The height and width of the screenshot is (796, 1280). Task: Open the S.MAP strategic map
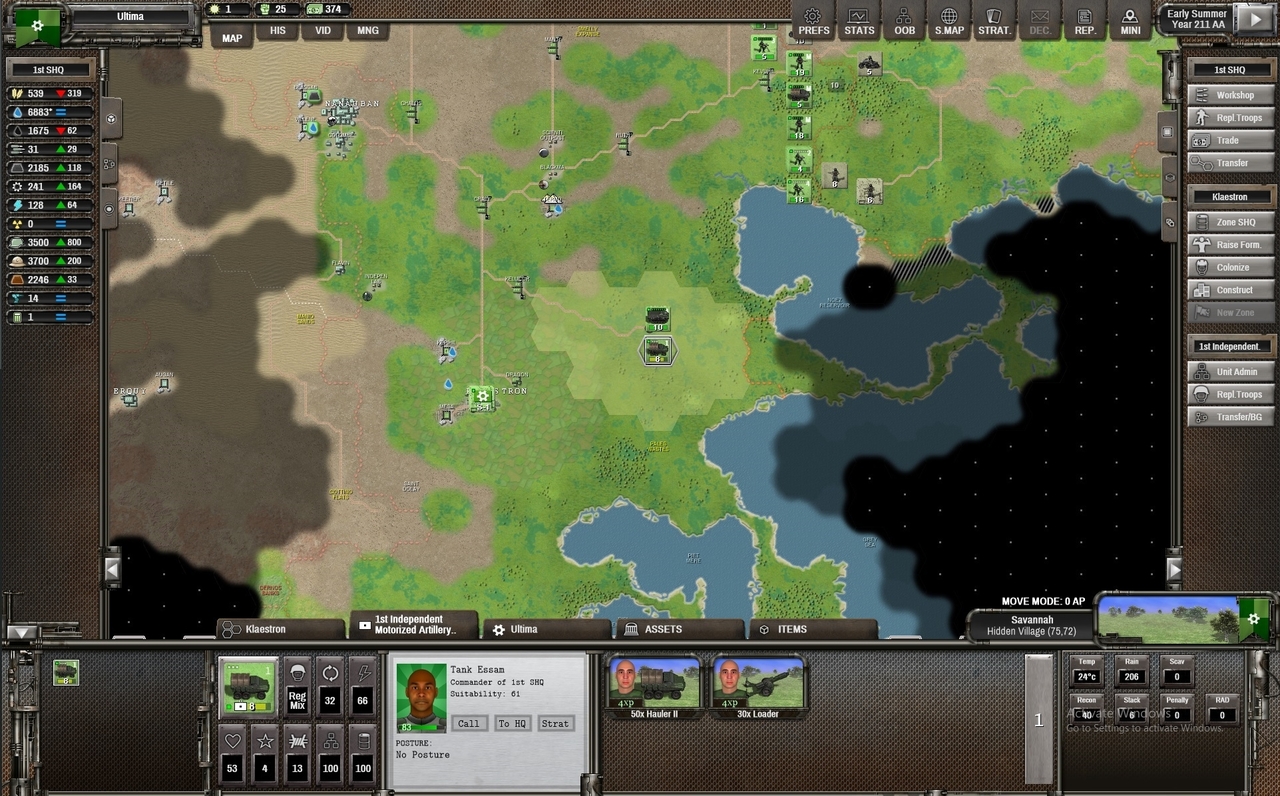point(949,20)
